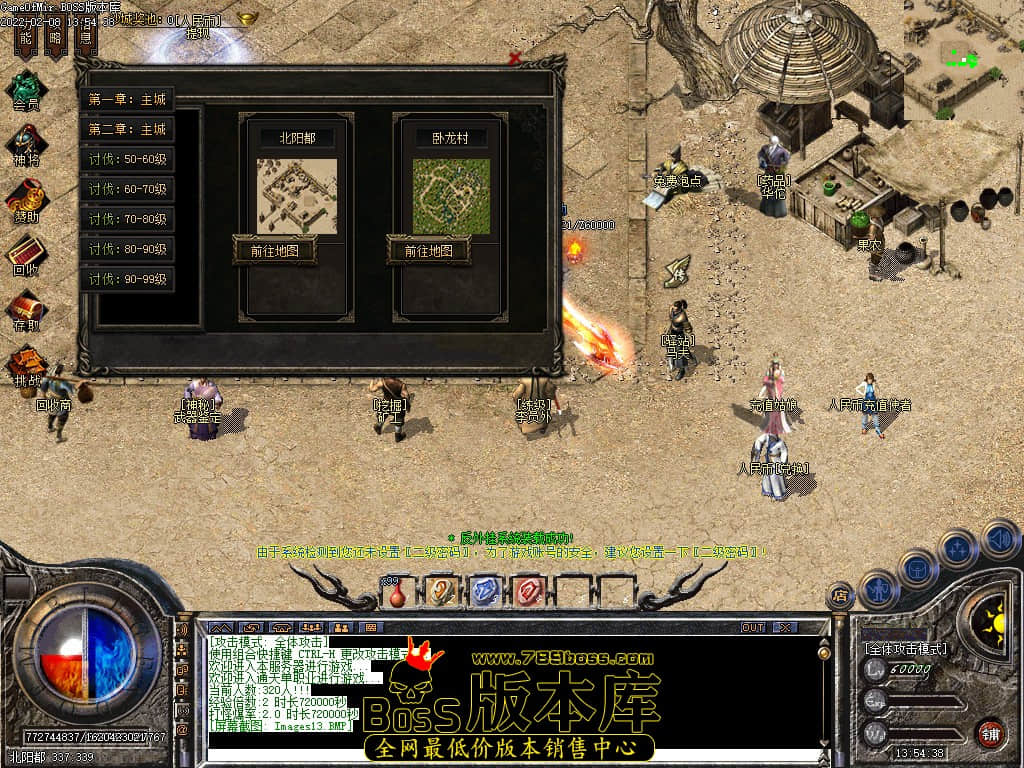The image size is (1024, 768).
Task: Choose the 讨伐: 70-80级 entry
Action: 127,219
